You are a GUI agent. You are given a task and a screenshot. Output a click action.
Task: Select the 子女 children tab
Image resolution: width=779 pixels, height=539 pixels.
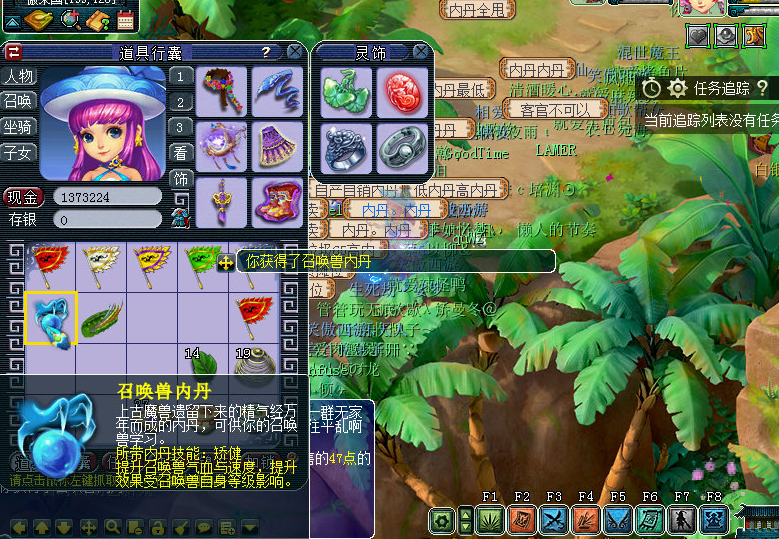point(19,153)
